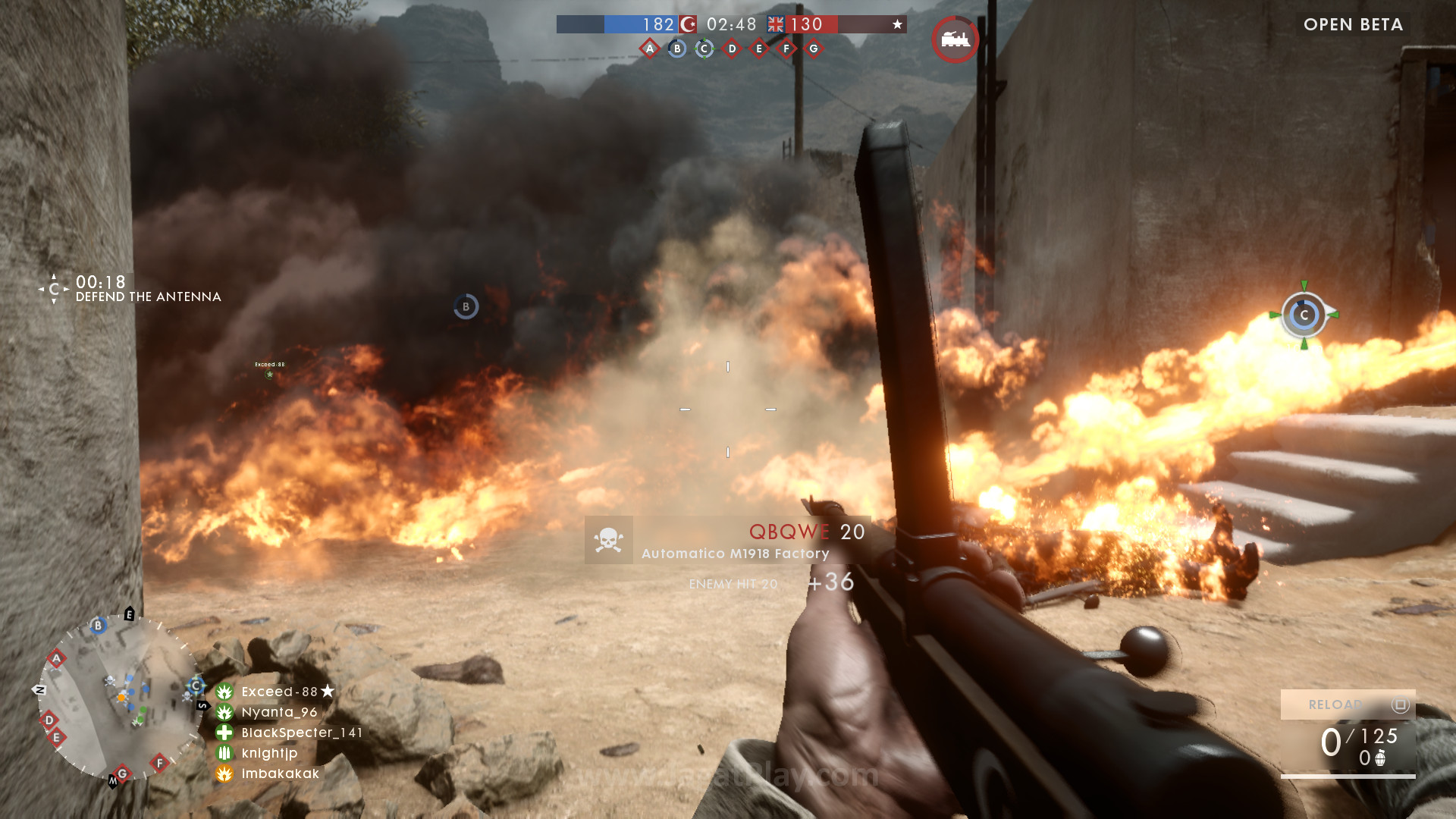Select flag B in the top objective row
Image resolution: width=1456 pixels, height=819 pixels.
pyautogui.click(x=677, y=49)
